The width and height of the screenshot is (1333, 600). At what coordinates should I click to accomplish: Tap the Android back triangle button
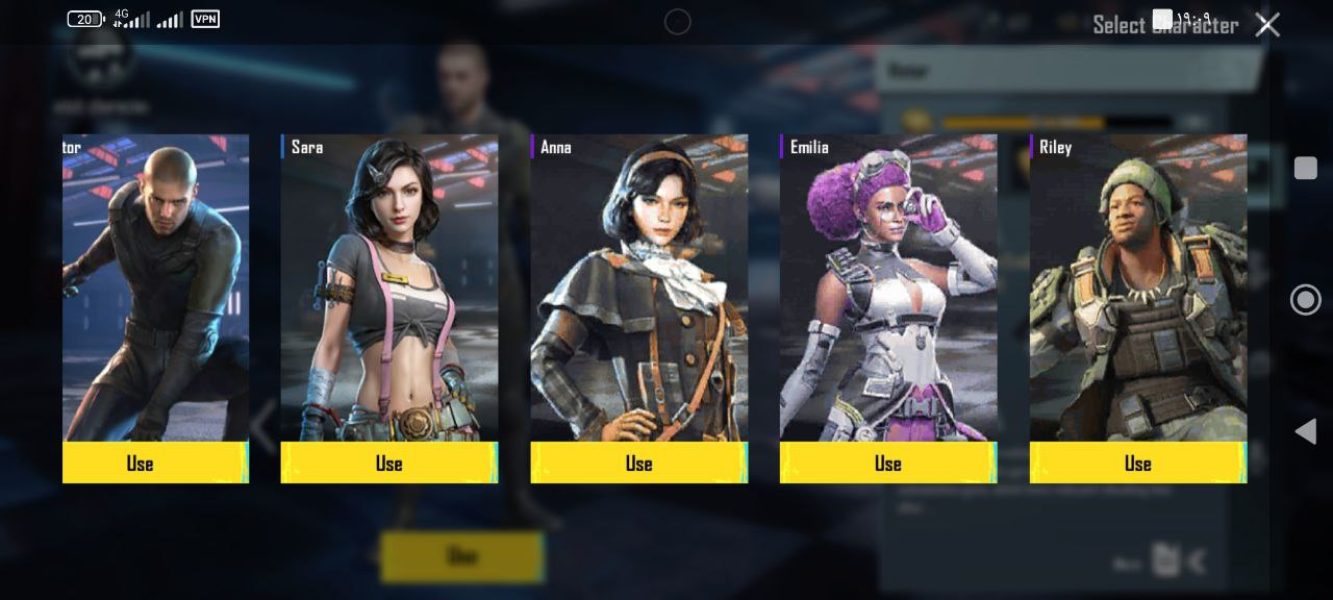click(1305, 431)
